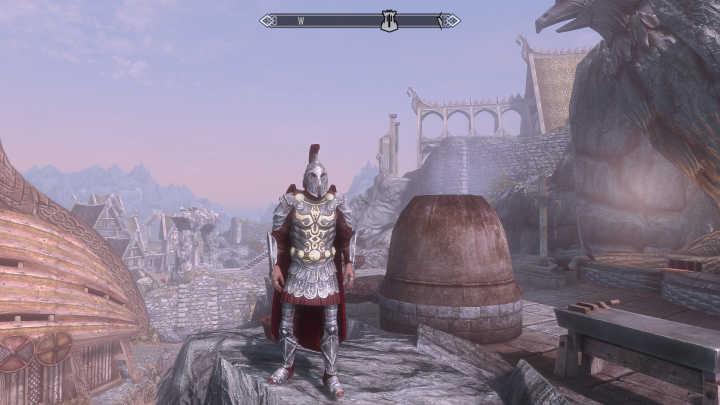Select the compass bar's West indicator

pos(300,21)
